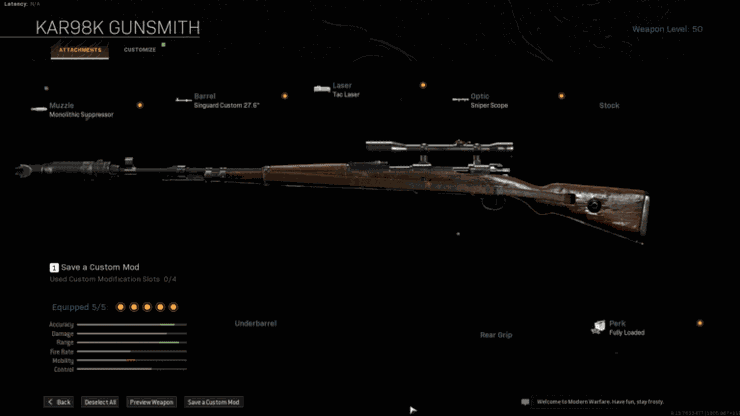This screenshot has height=416, width=740.
Task: Go back with the Back button
Action: pyautogui.click(x=58, y=402)
